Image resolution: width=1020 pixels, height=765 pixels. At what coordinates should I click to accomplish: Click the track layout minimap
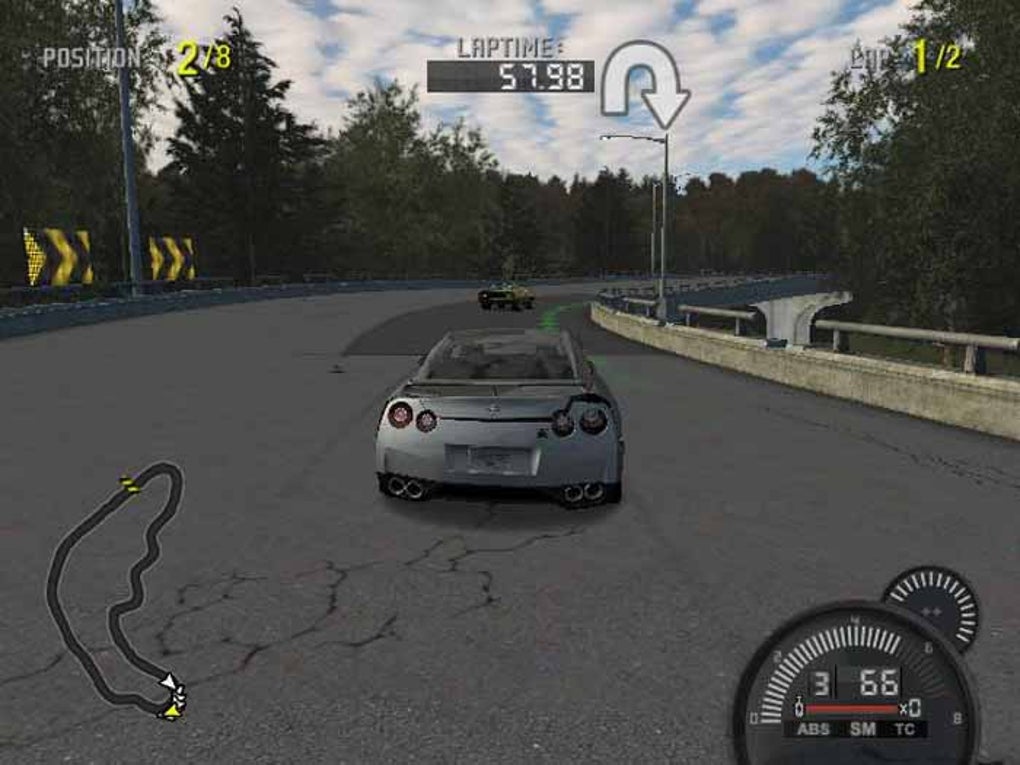(116, 590)
